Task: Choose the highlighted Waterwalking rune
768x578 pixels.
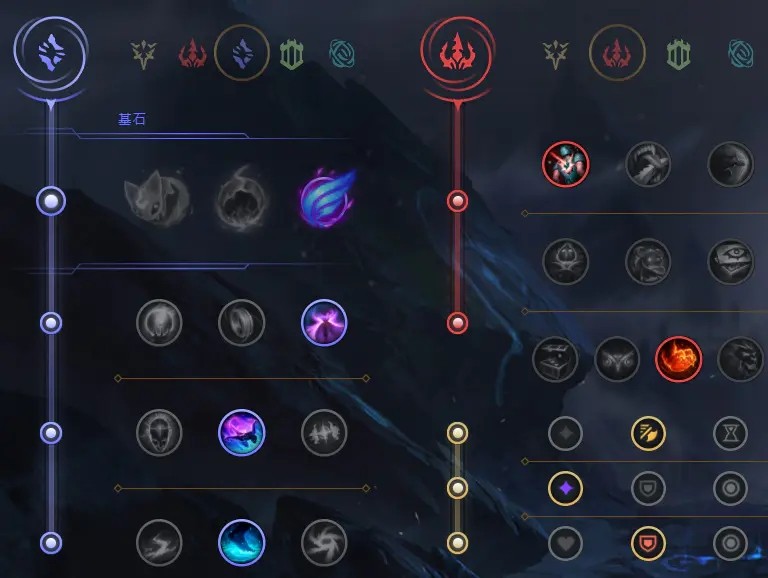Action: [241, 543]
